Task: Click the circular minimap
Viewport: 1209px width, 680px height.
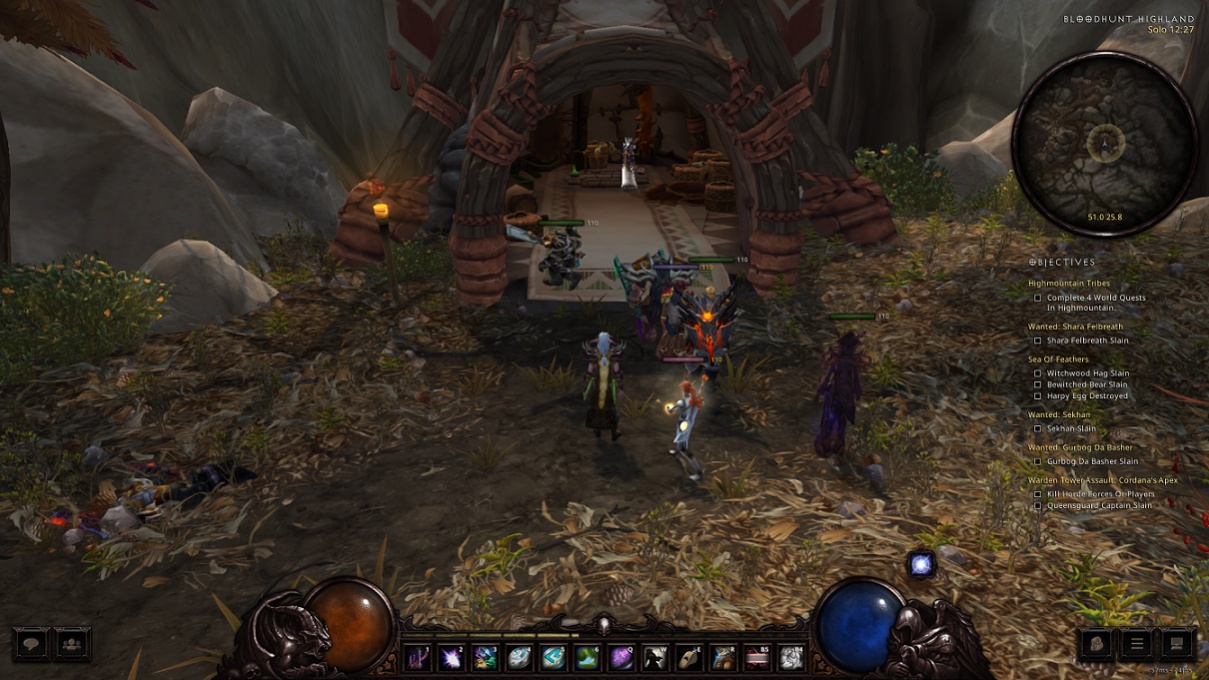Action: pyautogui.click(x=1104, y=144)
